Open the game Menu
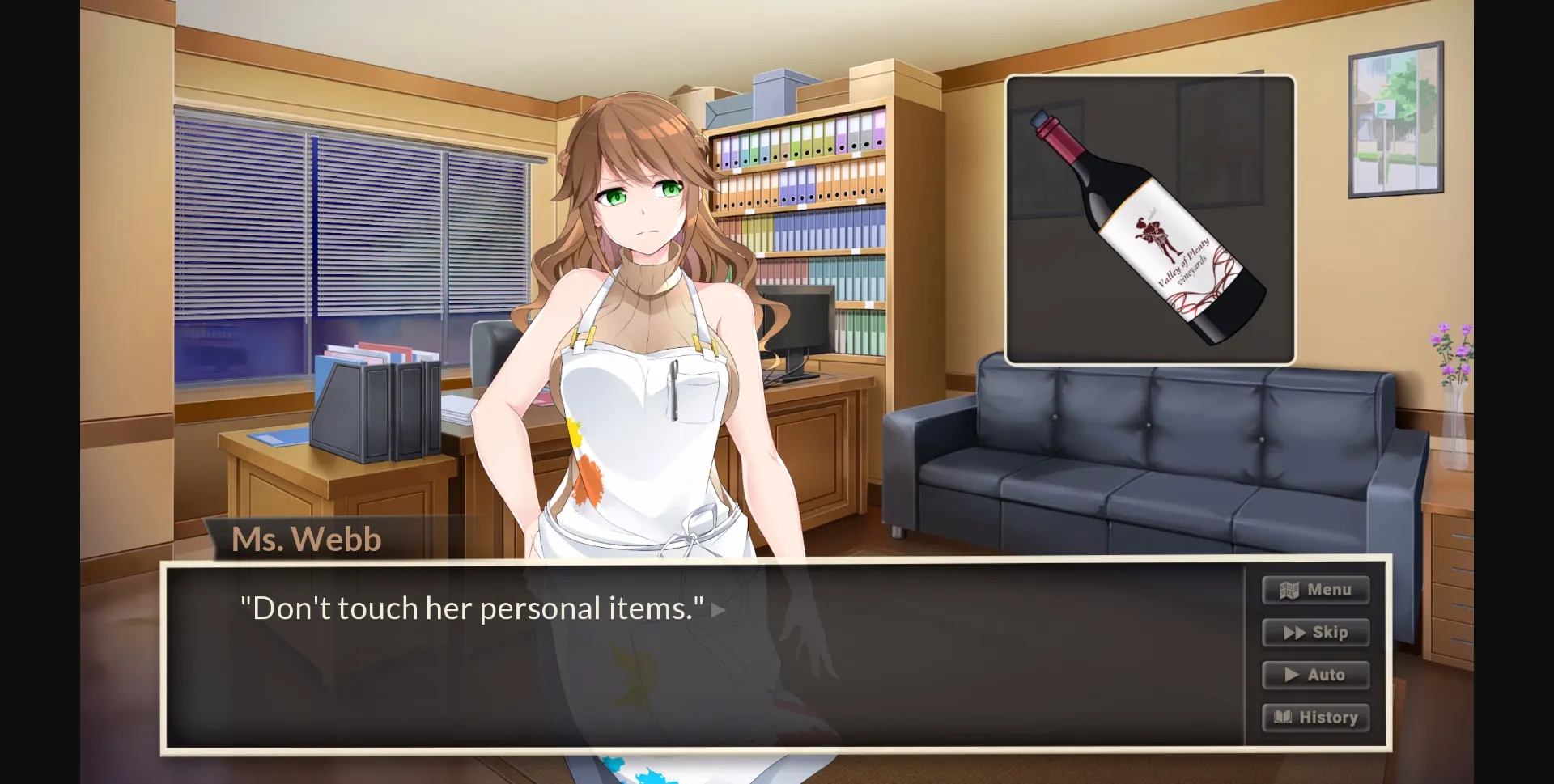This screenshot has width=1554, height=784. click(1315, 590)
